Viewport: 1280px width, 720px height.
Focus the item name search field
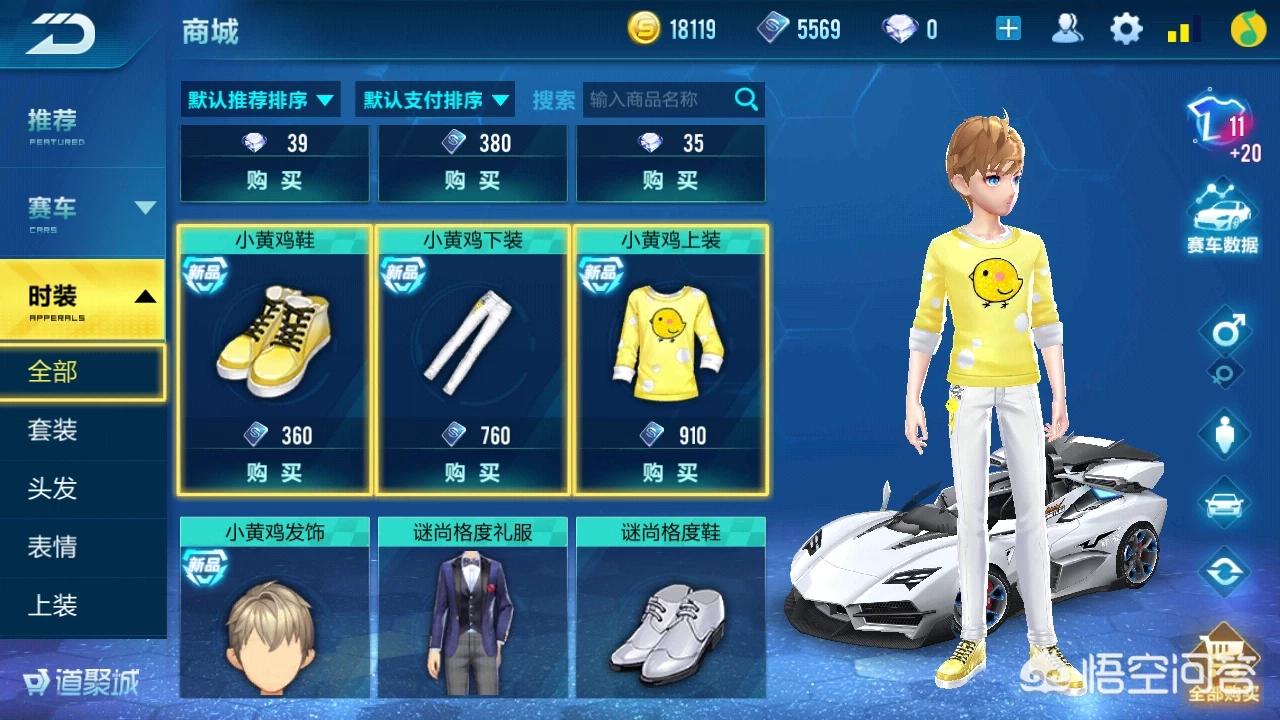656,100
